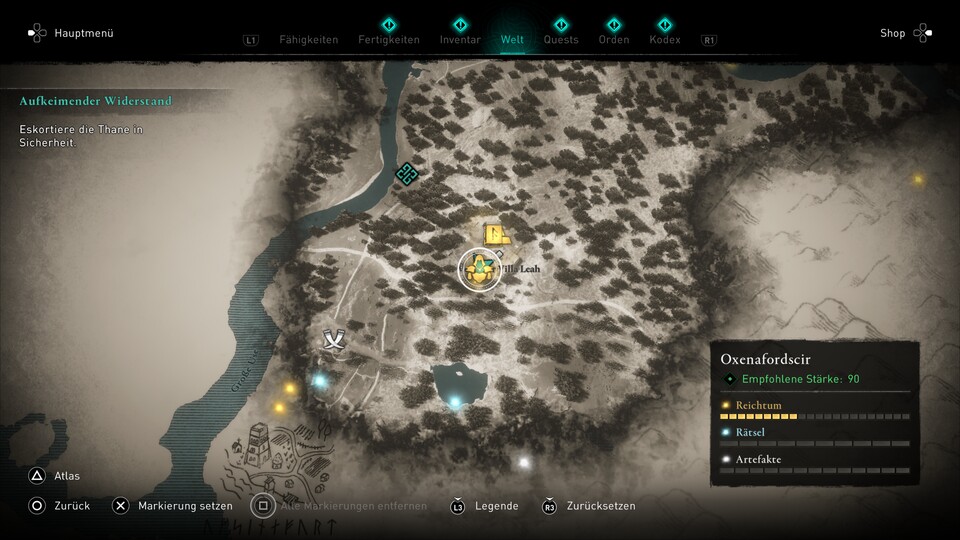Image resolution: width=960 pixels, height=540 pixels.
Task: Select the Aufkeimender Widerstand quest tracker
Action: tap(96, 101)
